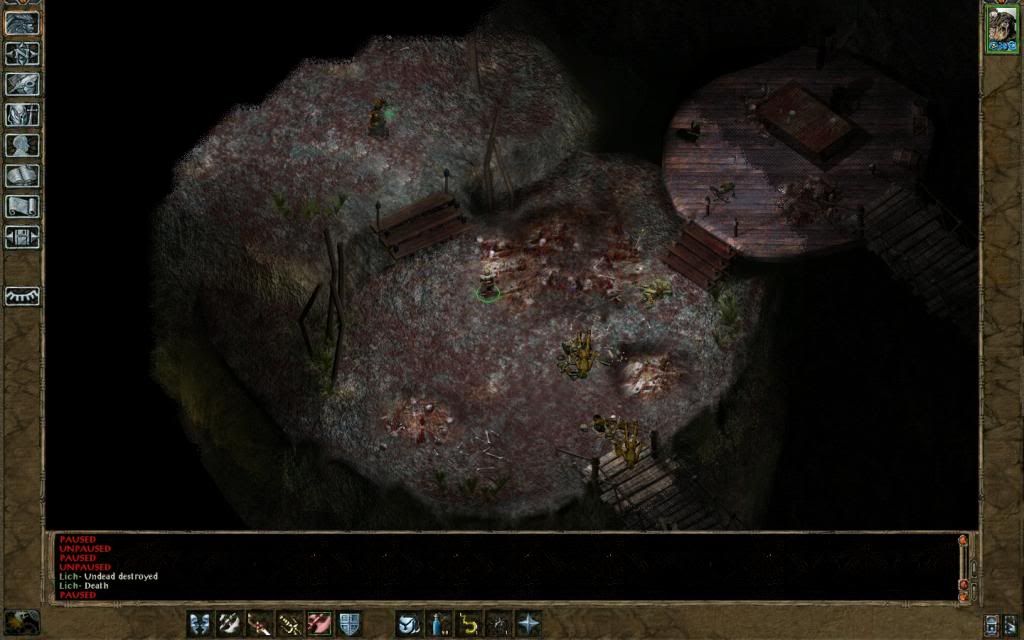Equip the axe quick weapon slot
The width and height of the screenshot is (1024, 640).
(230, 623)
